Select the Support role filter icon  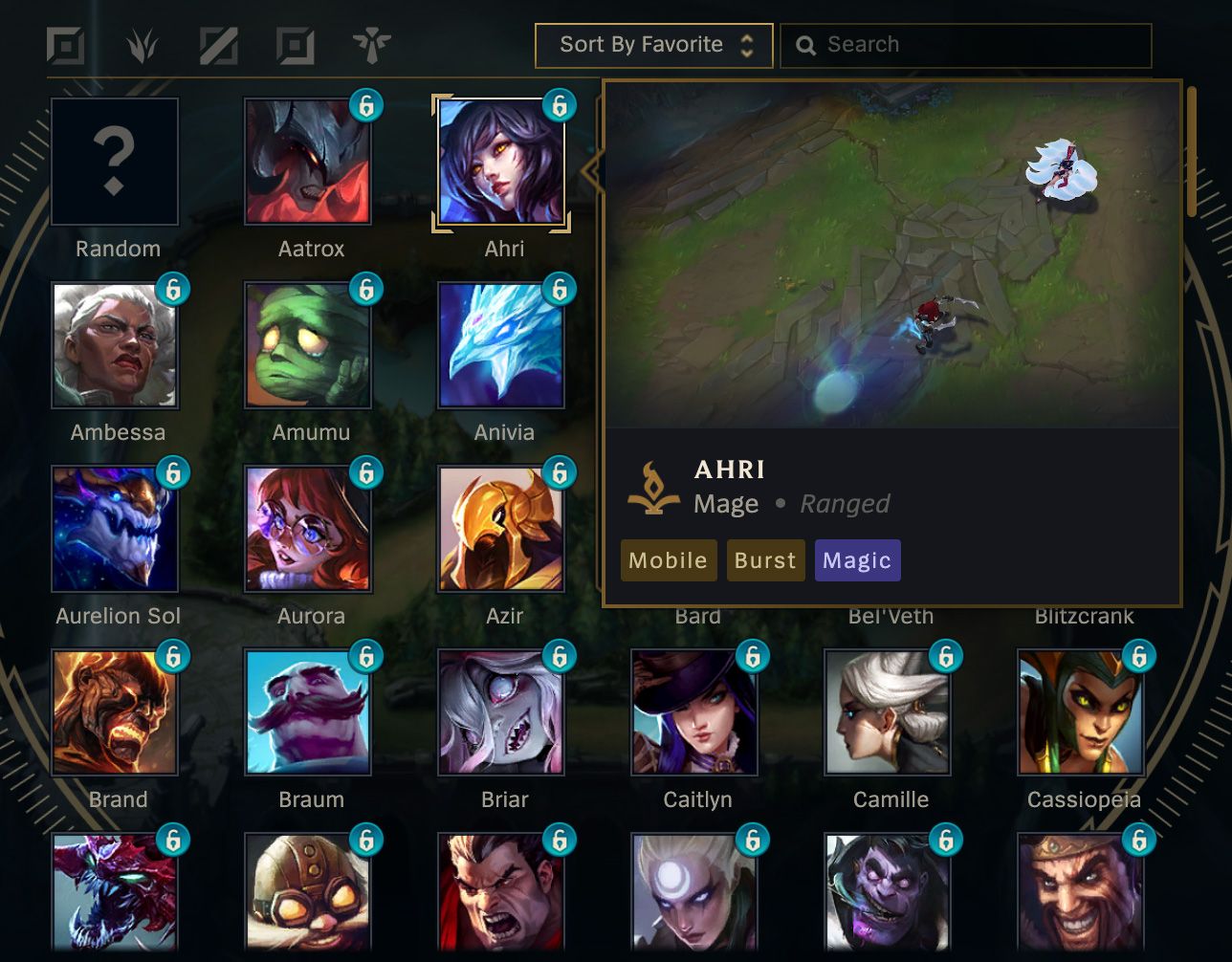pyautogui.click(x=372, y=44)
